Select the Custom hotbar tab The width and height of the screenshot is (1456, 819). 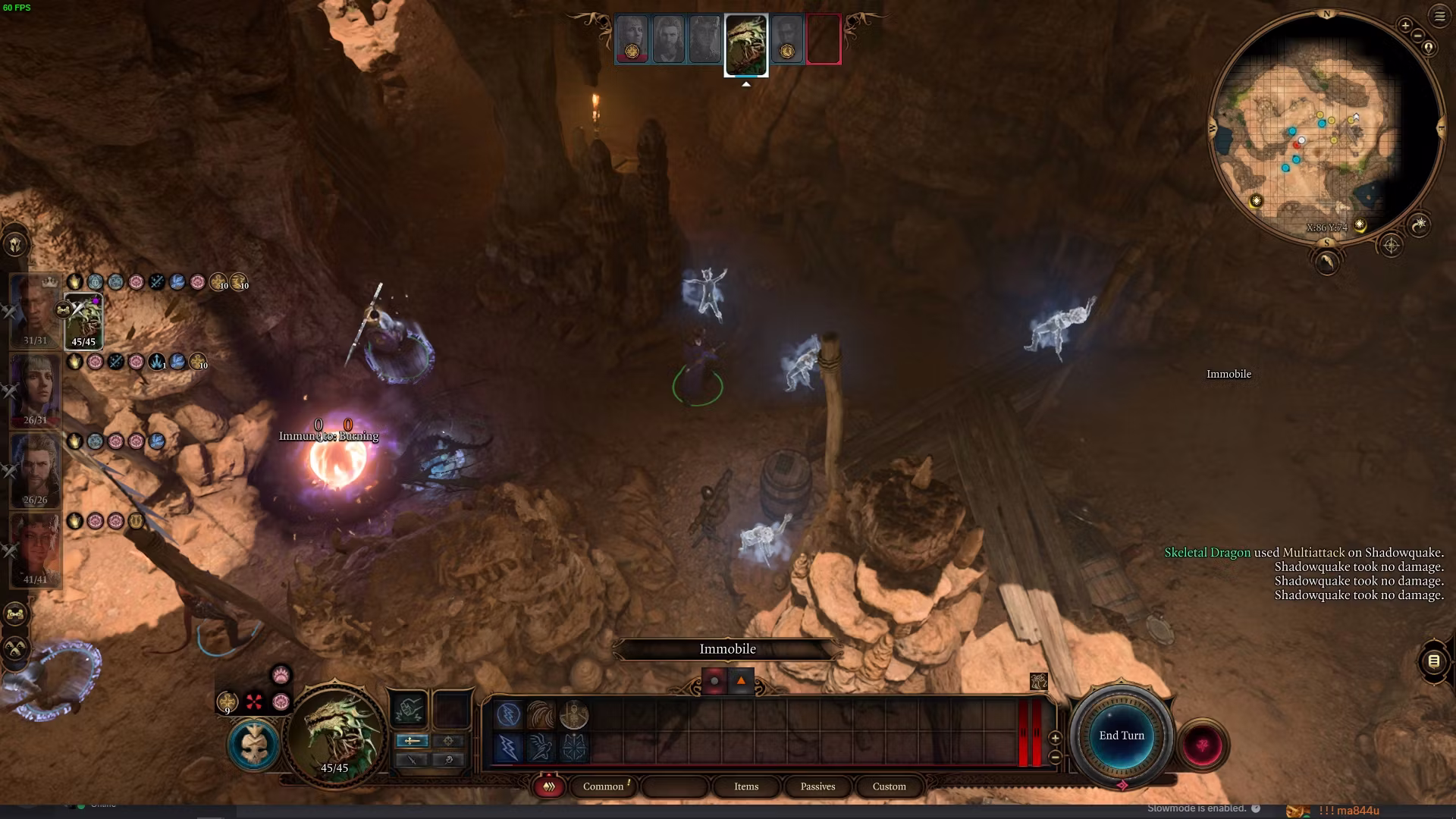[889, 786]
